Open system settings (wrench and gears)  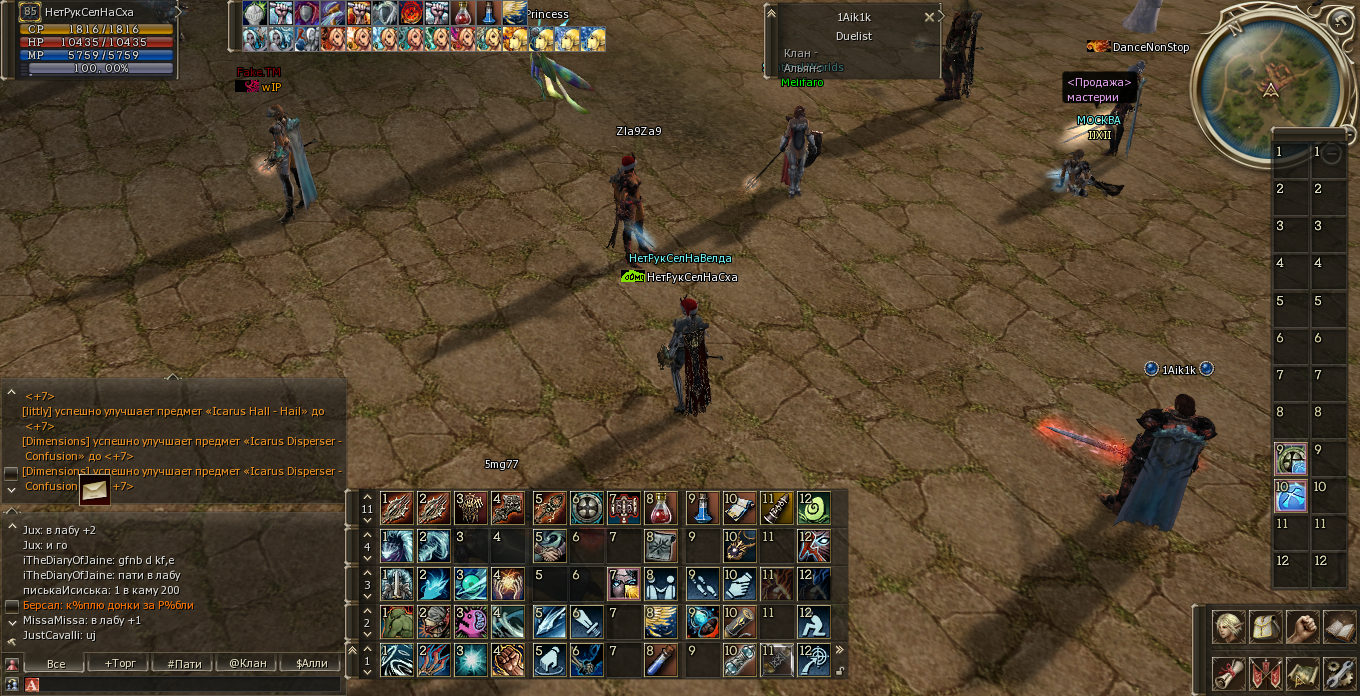(1338, 673)
